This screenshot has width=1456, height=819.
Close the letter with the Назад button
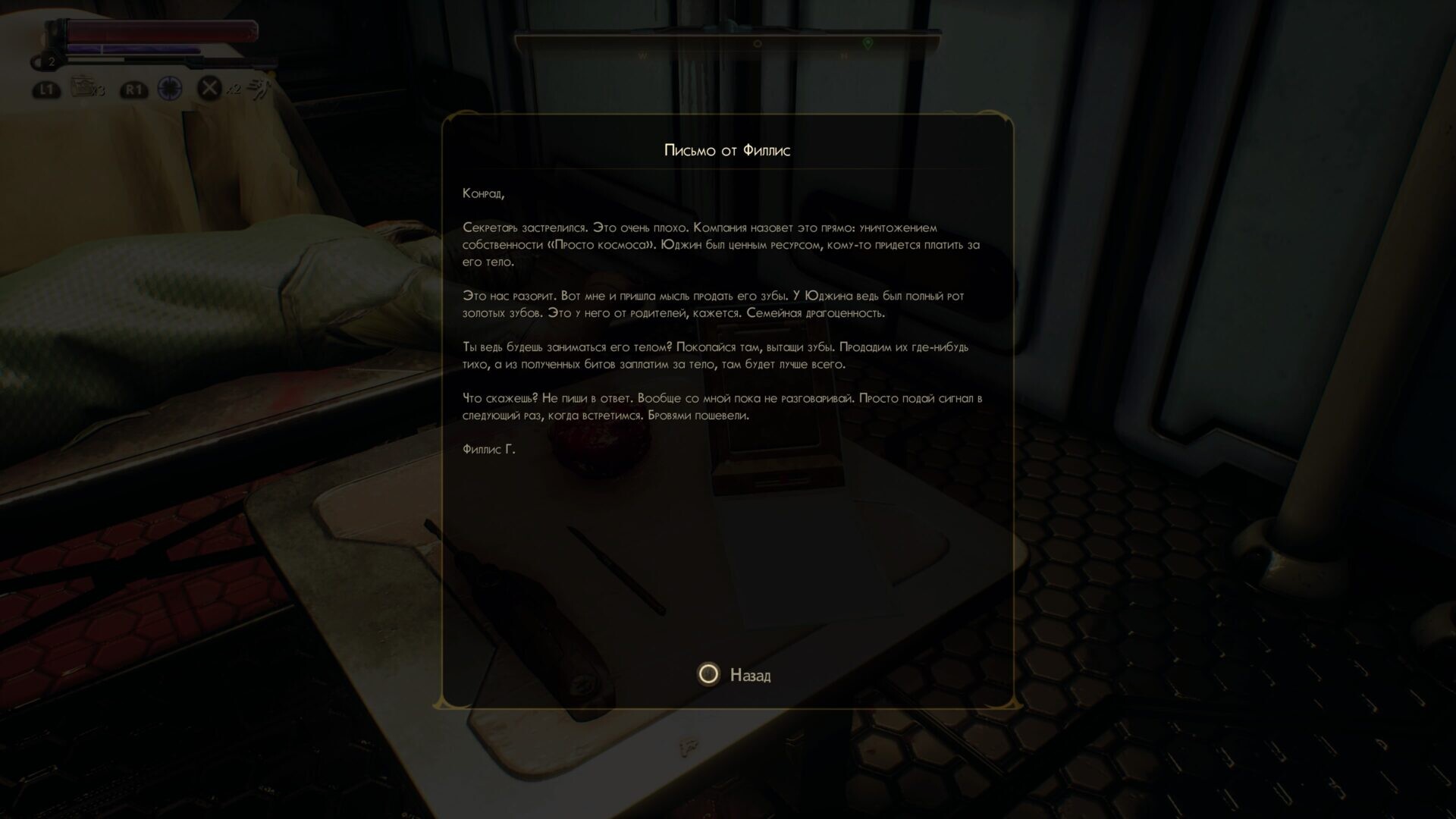pyautogui.click(x=733, y=674)
